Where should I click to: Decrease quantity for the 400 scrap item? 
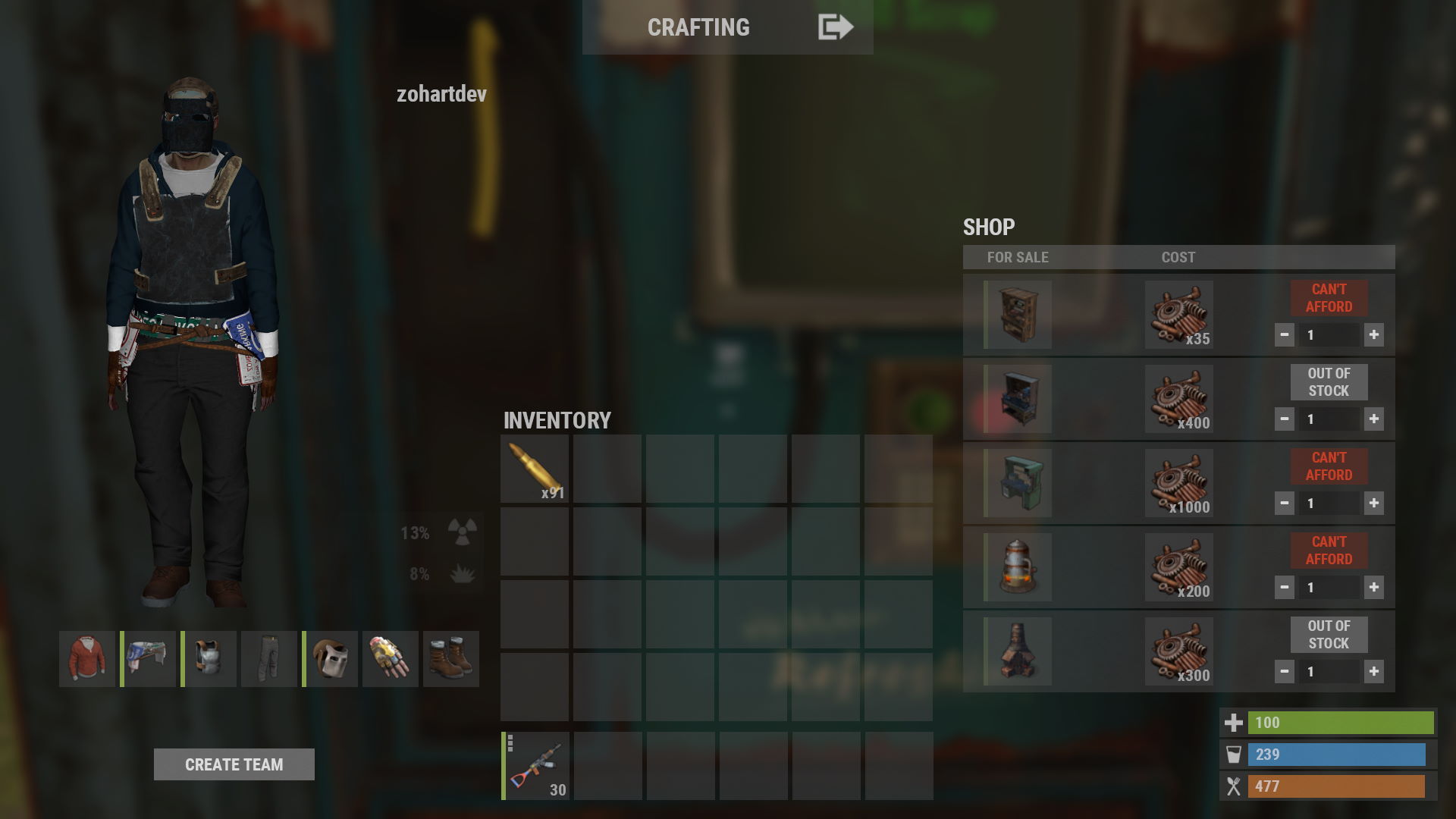coord(1284,419)
